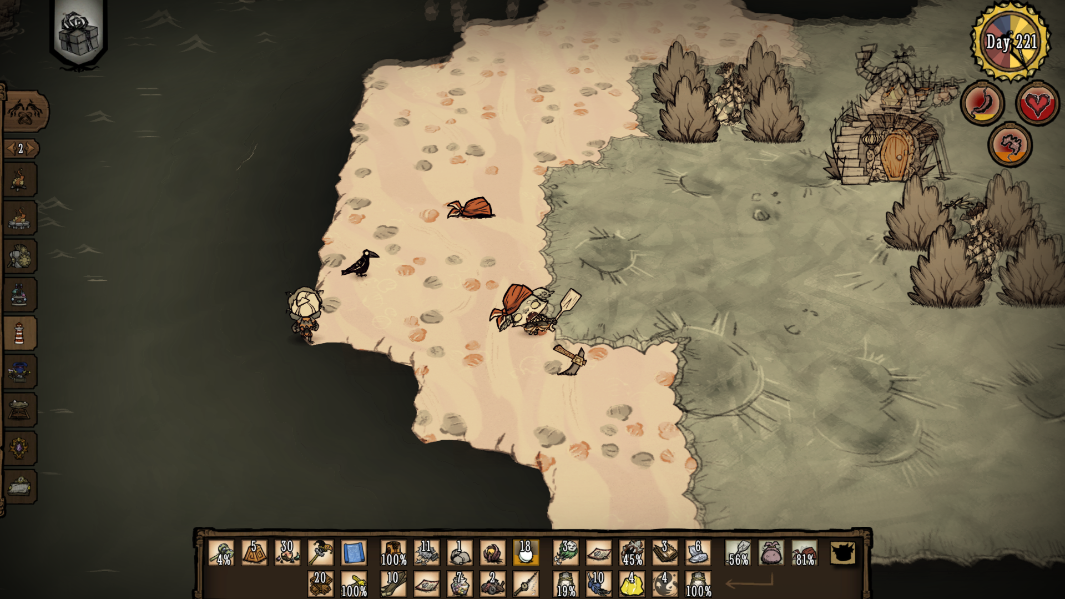
Task: Select the yellow gold nugget stack
Action: [x=631, y=583]
